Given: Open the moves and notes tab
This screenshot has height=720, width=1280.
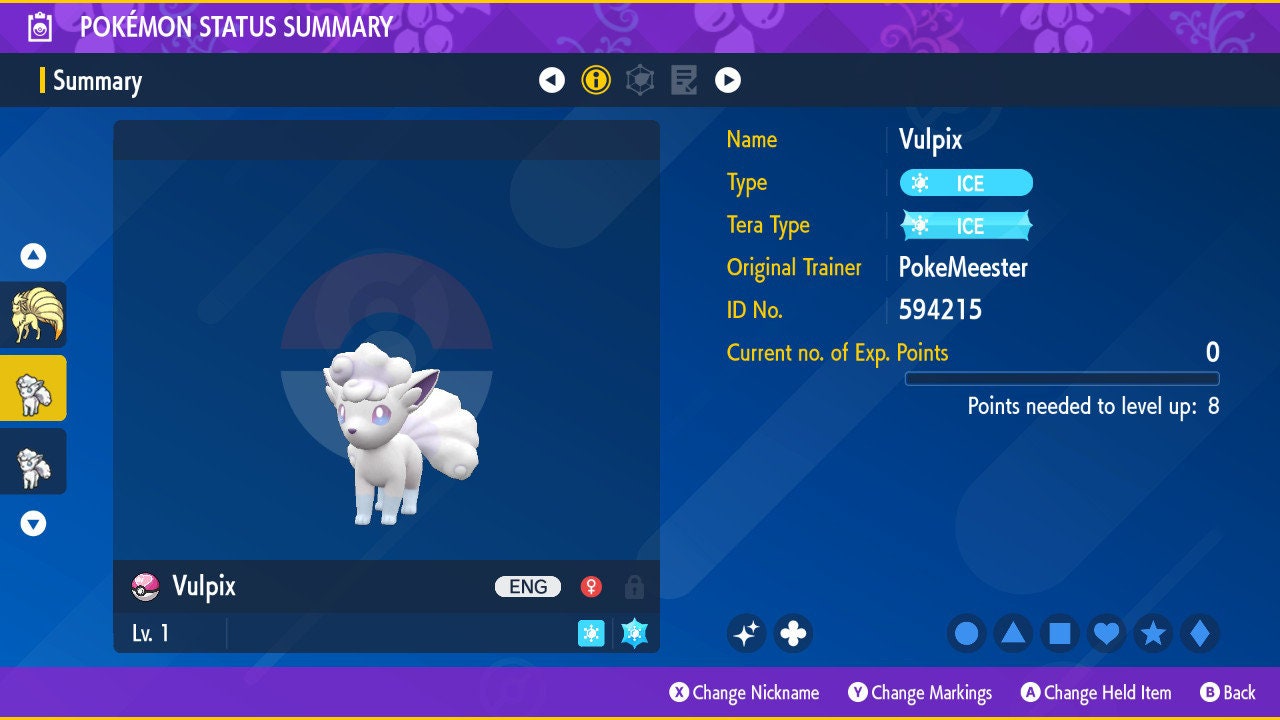Looking at the screenshot, I should (684, 80).
